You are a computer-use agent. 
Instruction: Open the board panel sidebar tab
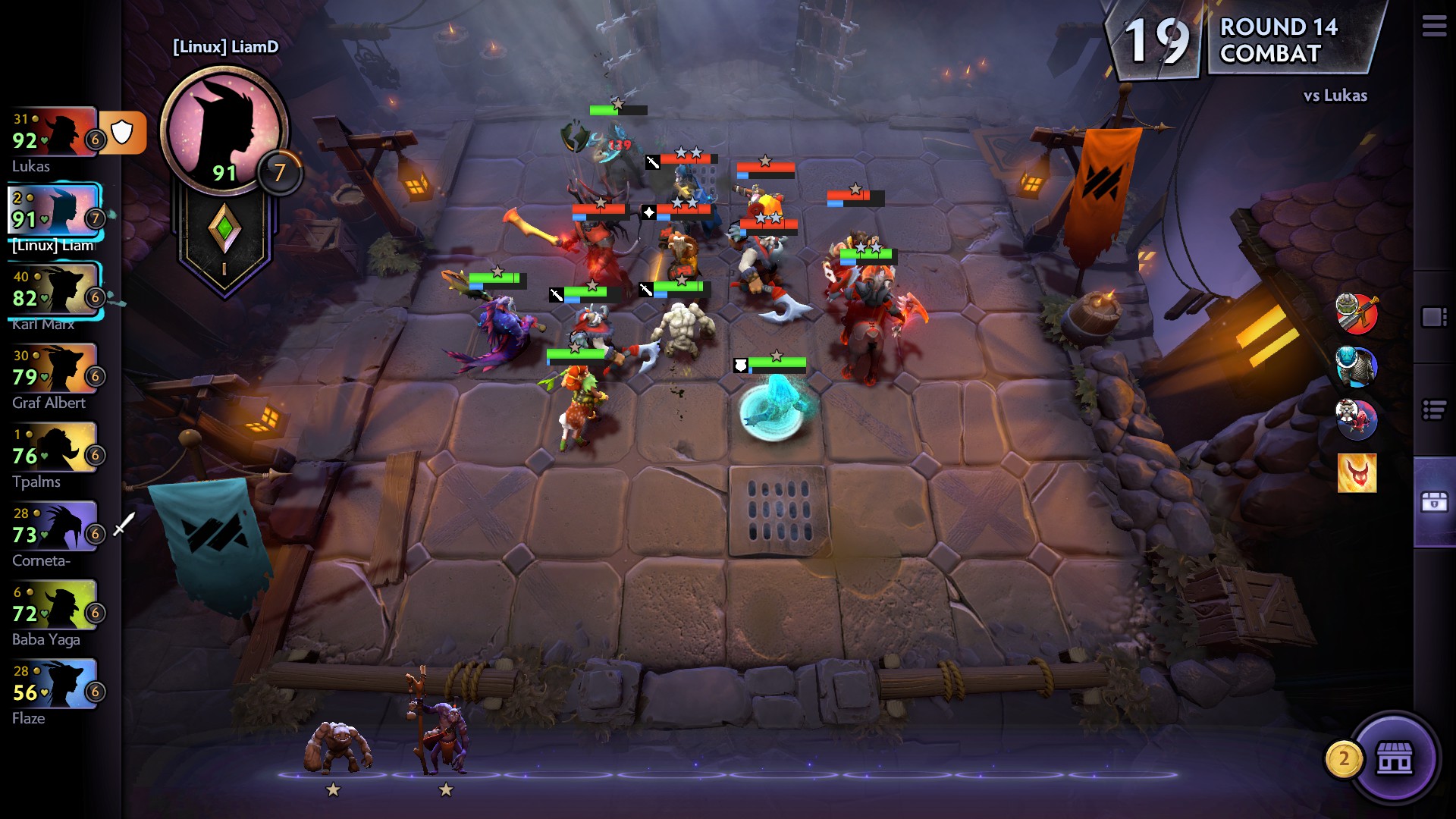coord(1434,317)
